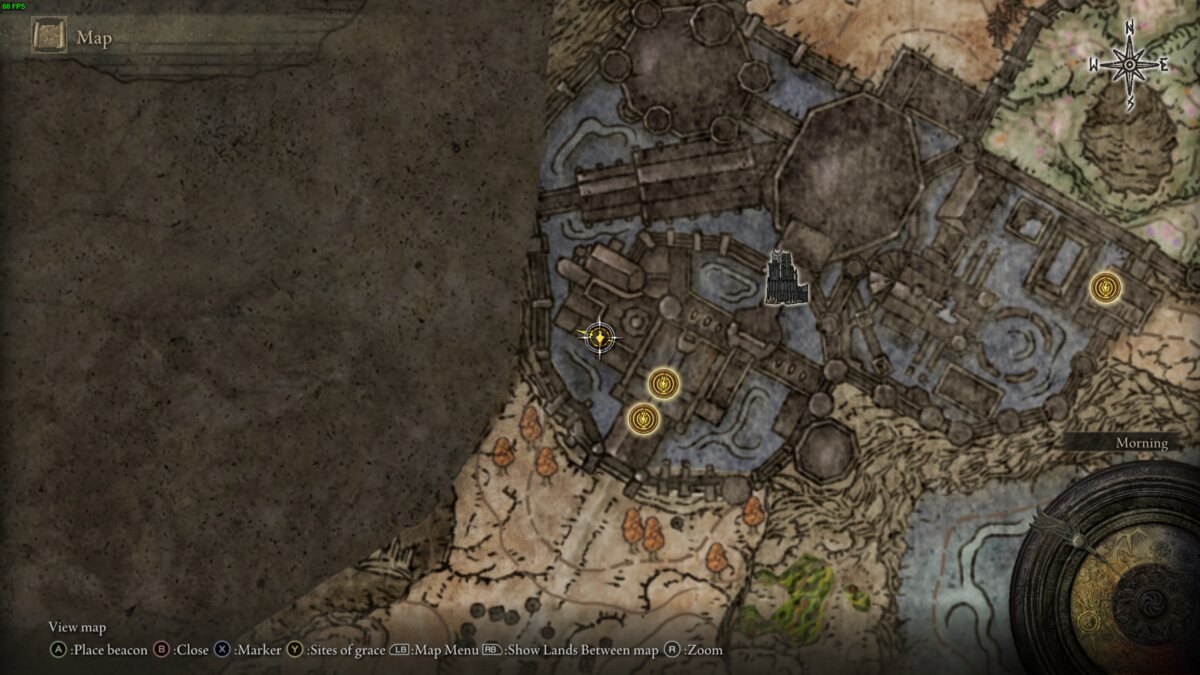Select the dark tower landmark icon
The width and height of the screenshot is (1200, 675).
pyautogui.click(x=785, y=278)
